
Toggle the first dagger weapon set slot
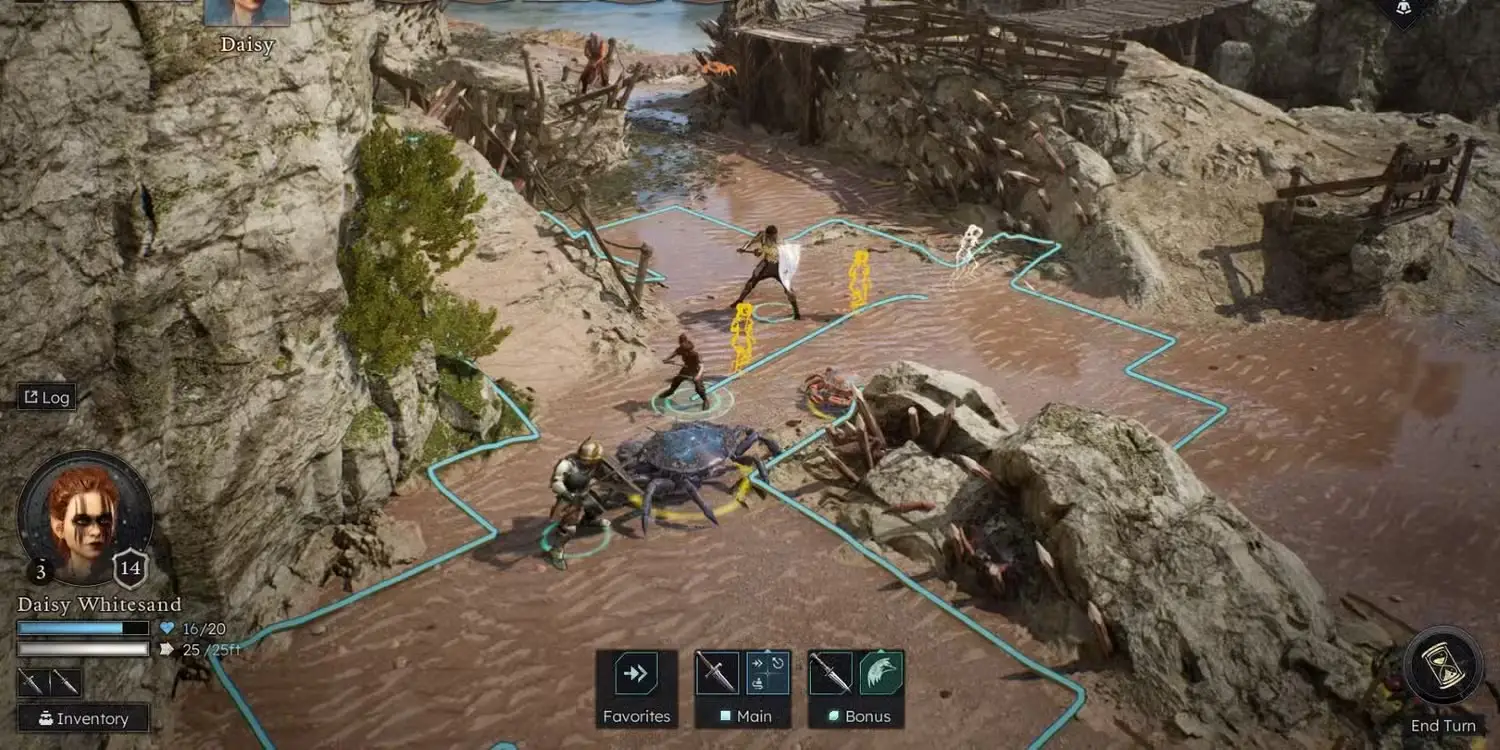pyautogui.click(x=34, y=682)
